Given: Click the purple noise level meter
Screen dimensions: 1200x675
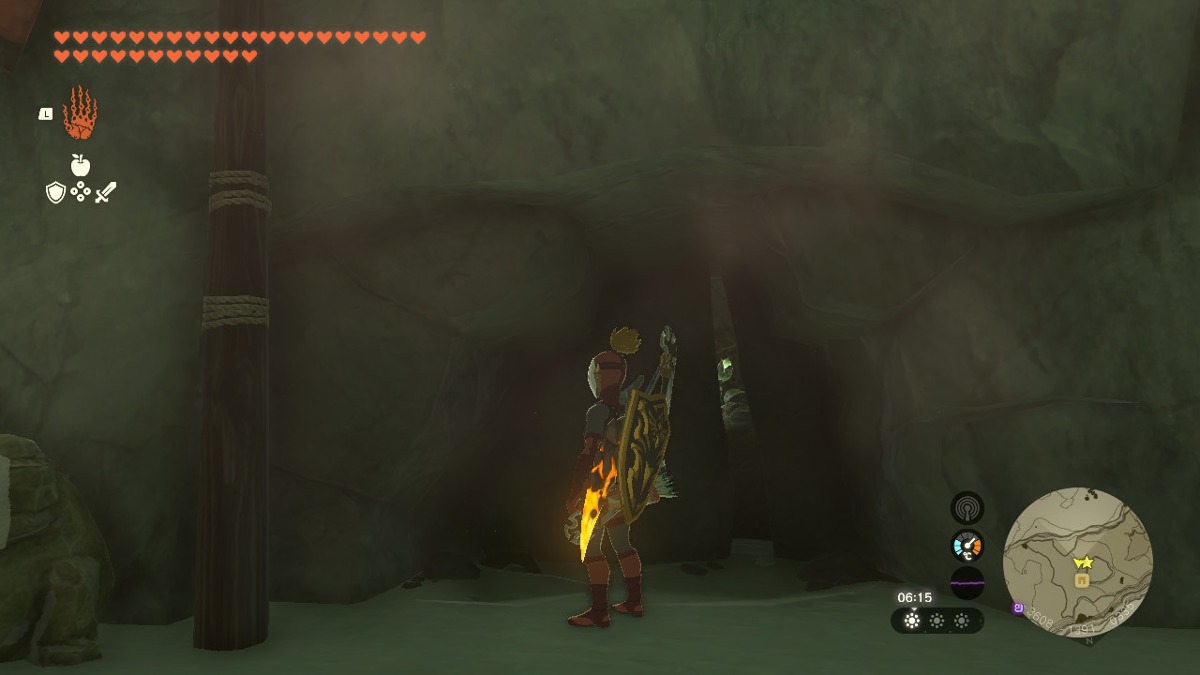Looking at the screenshot, I should [x=967, y=582].
